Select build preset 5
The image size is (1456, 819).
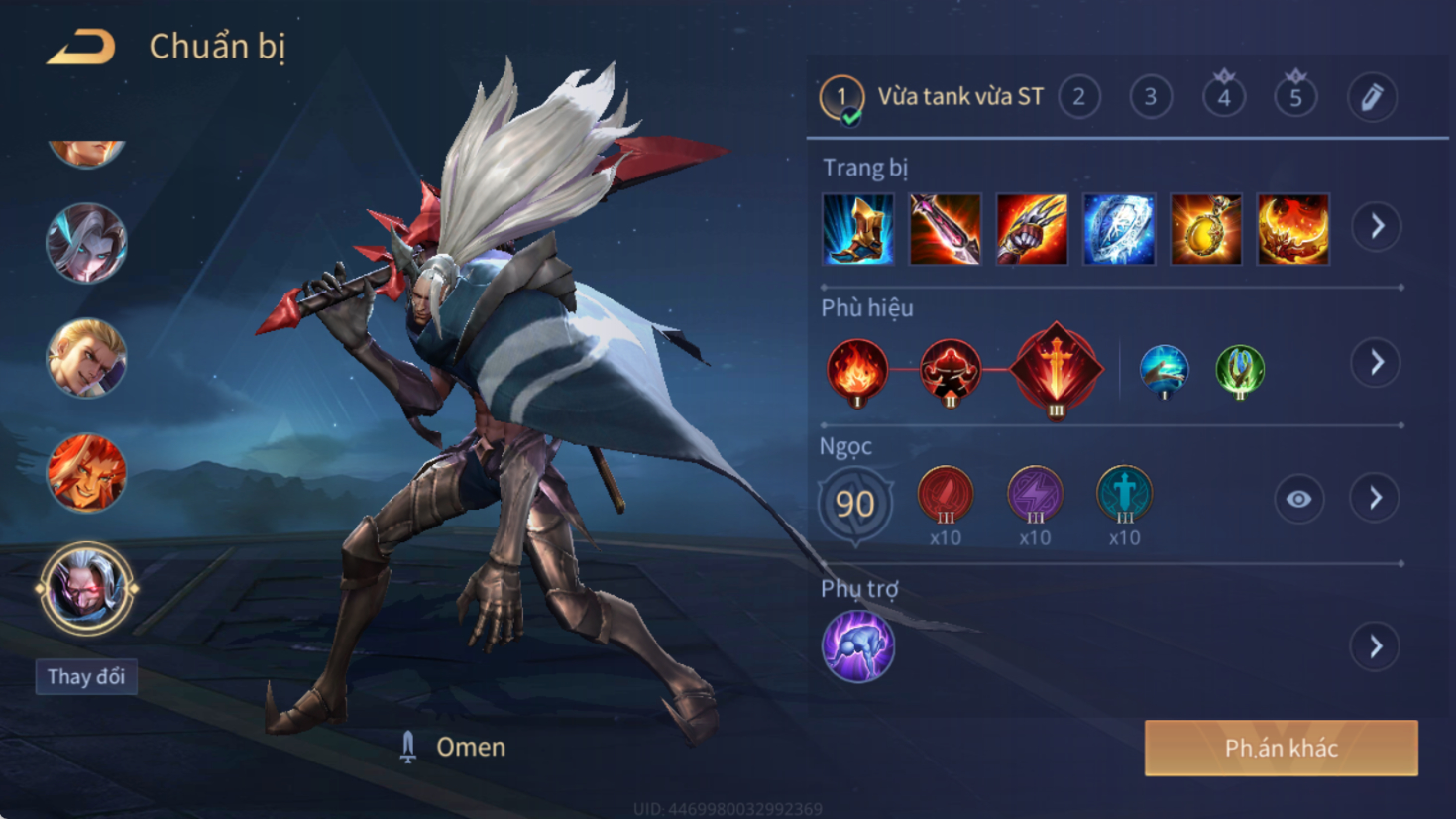[x=1294, y=97]
